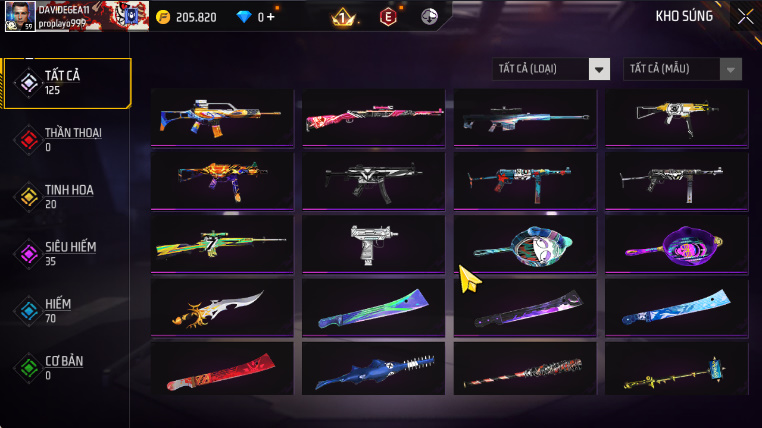
Task: Open the Tinh Hoa rarity tab
Action: click(x=67, y=196)
